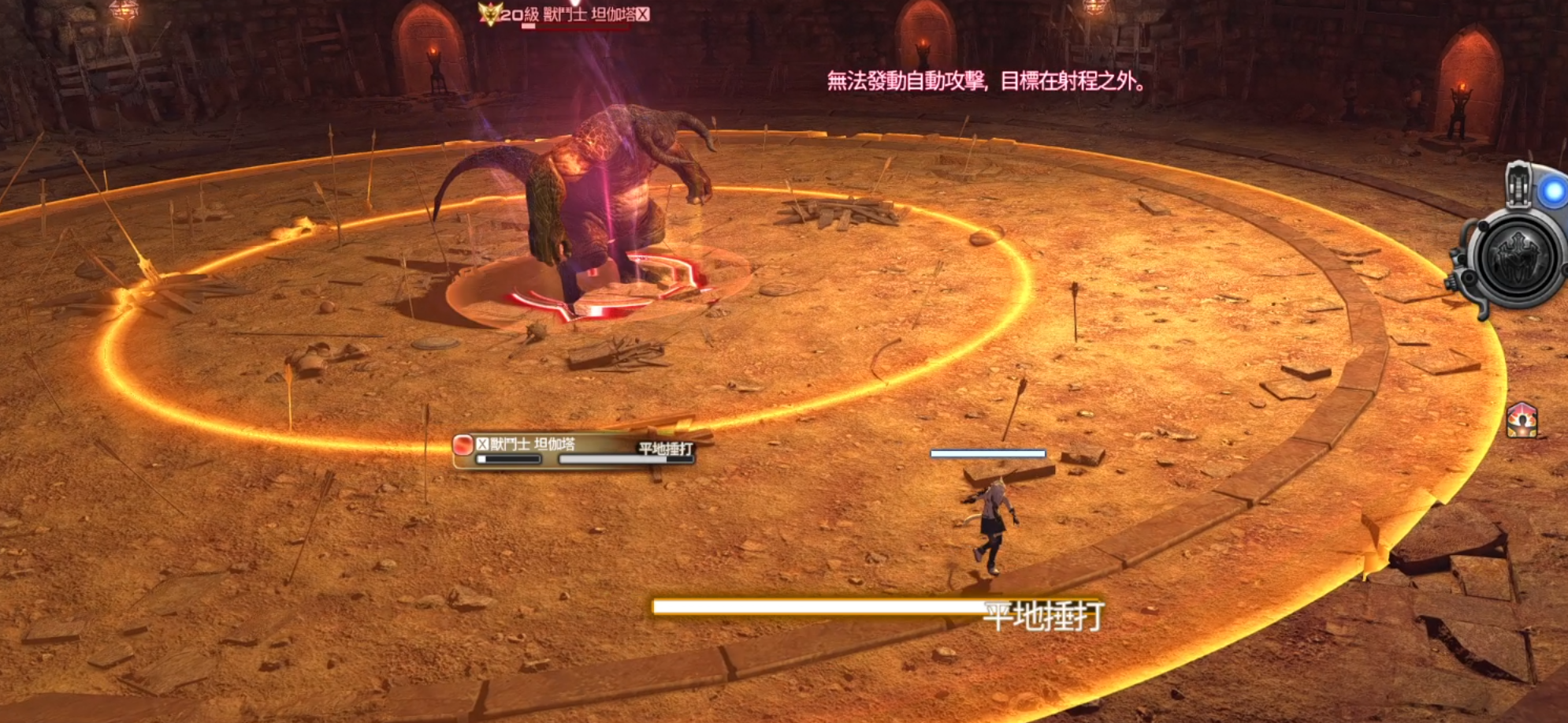Image resolution: width=1568 pixels, height=723 pixels.
Task: Tap the round job gauge emblem
Action: [x=1515, y=259]
